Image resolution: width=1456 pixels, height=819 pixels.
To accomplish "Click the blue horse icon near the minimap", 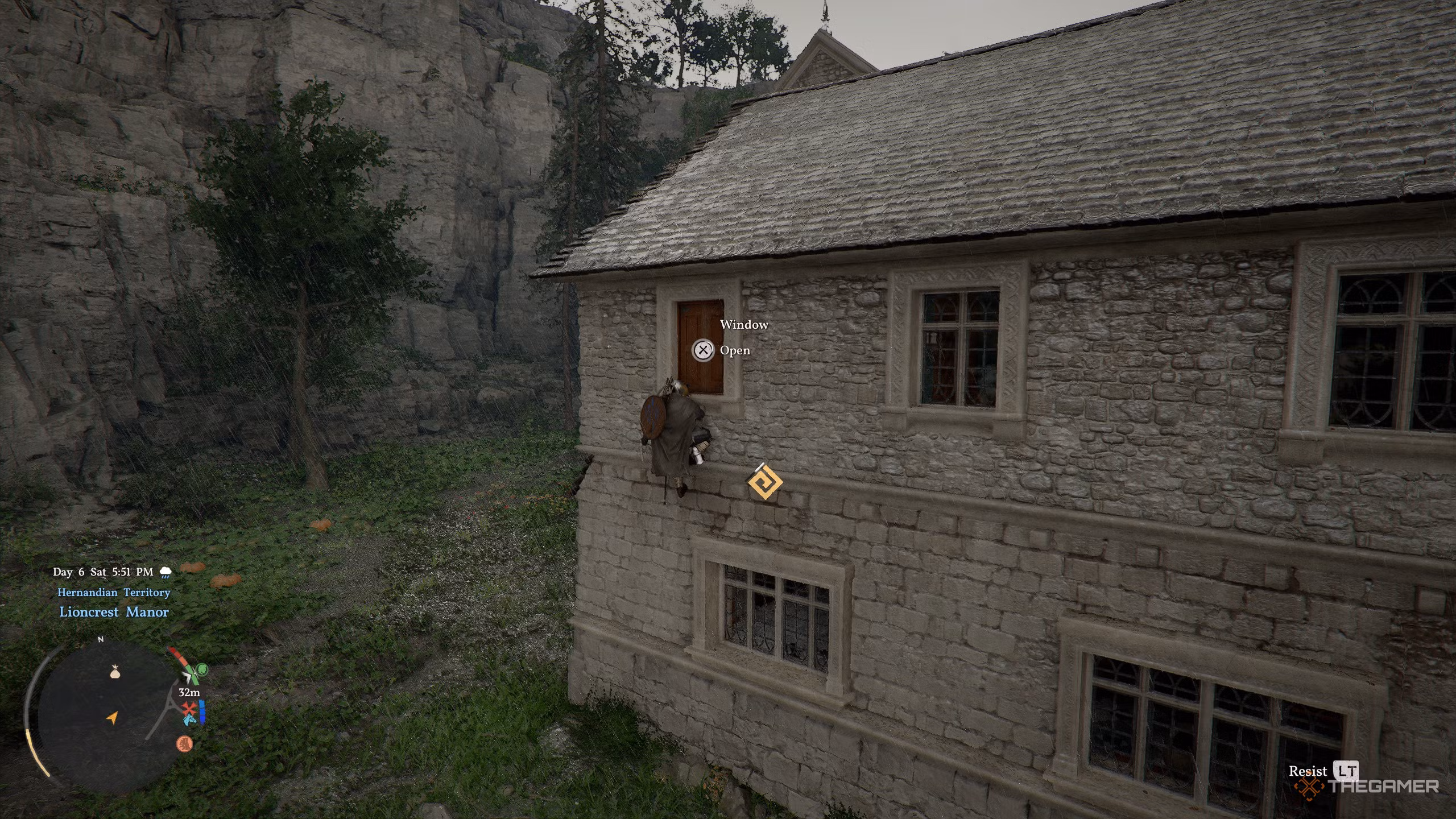I will coord(189,721).
